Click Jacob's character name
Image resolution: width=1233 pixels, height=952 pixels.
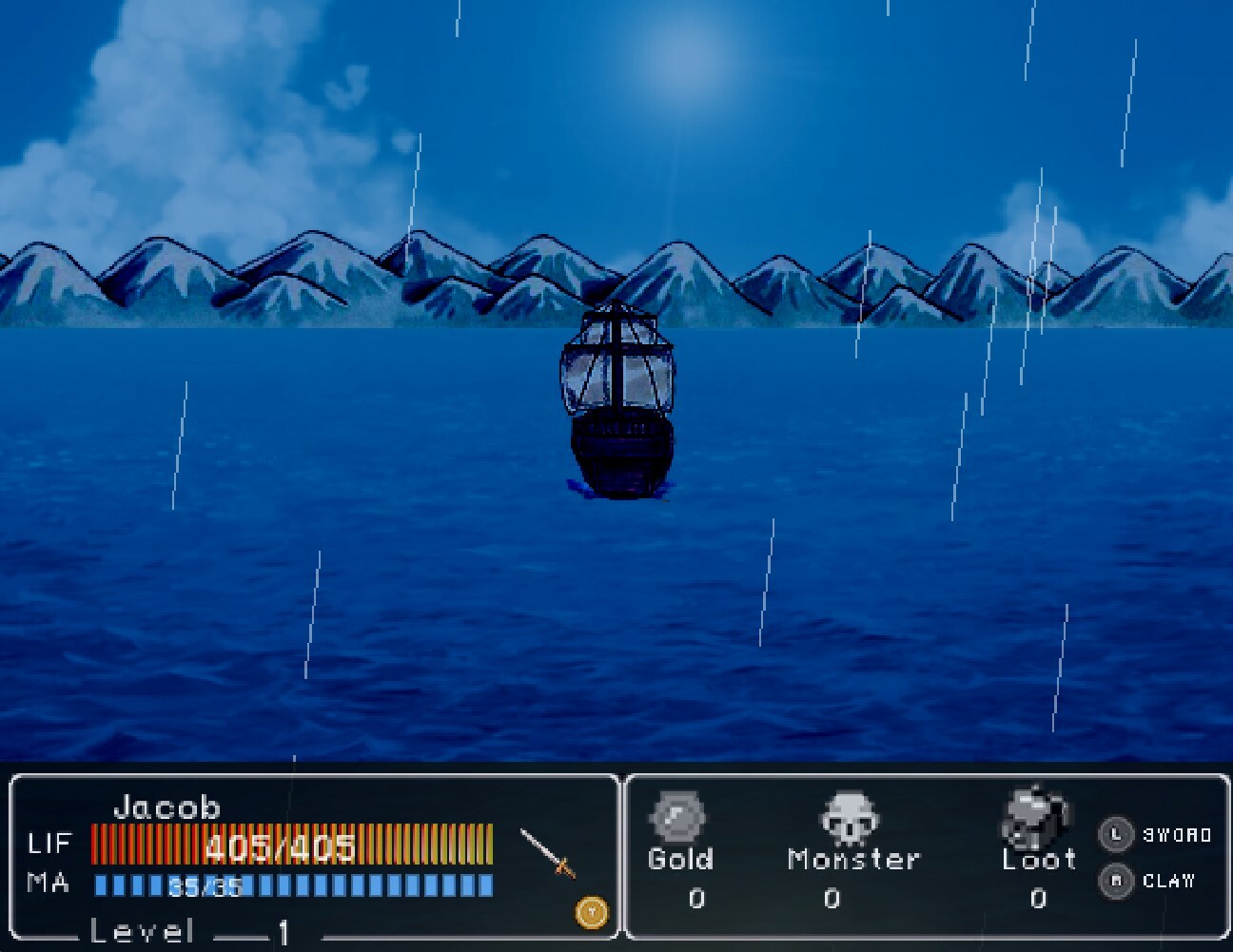pyautogui.click(x=167, y=807)
